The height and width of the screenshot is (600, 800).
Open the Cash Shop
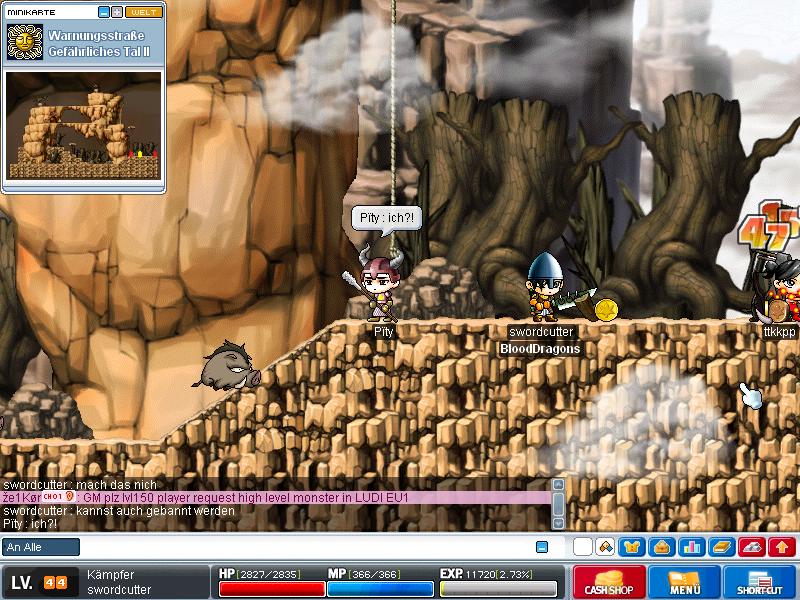coord(608,582)
